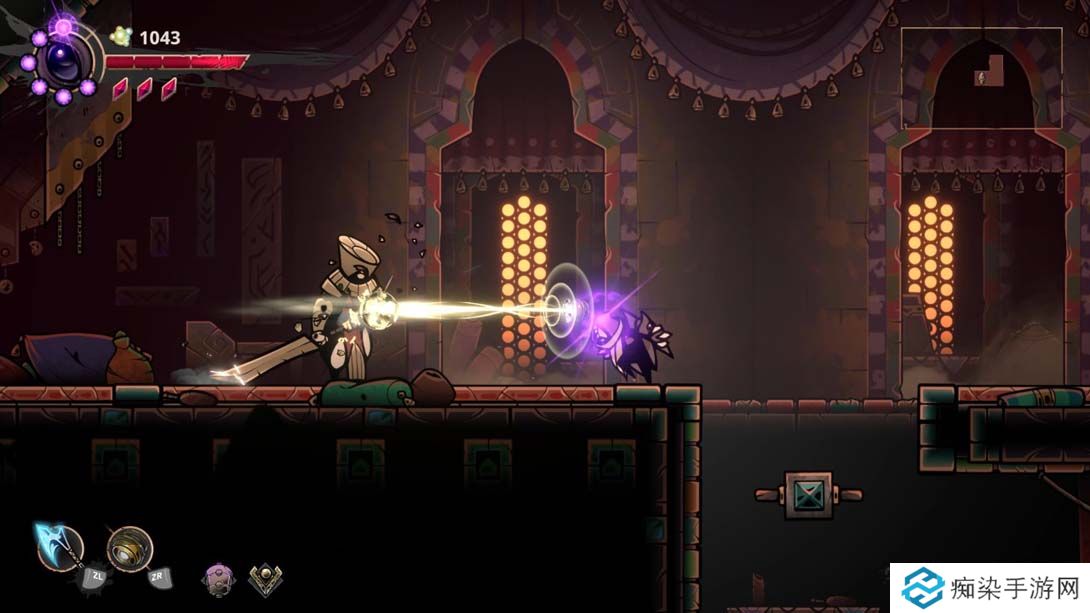This screenshot has width=1090, height=613.
Task: Activate the golden spinning disc ability
Action: point(130,548)
